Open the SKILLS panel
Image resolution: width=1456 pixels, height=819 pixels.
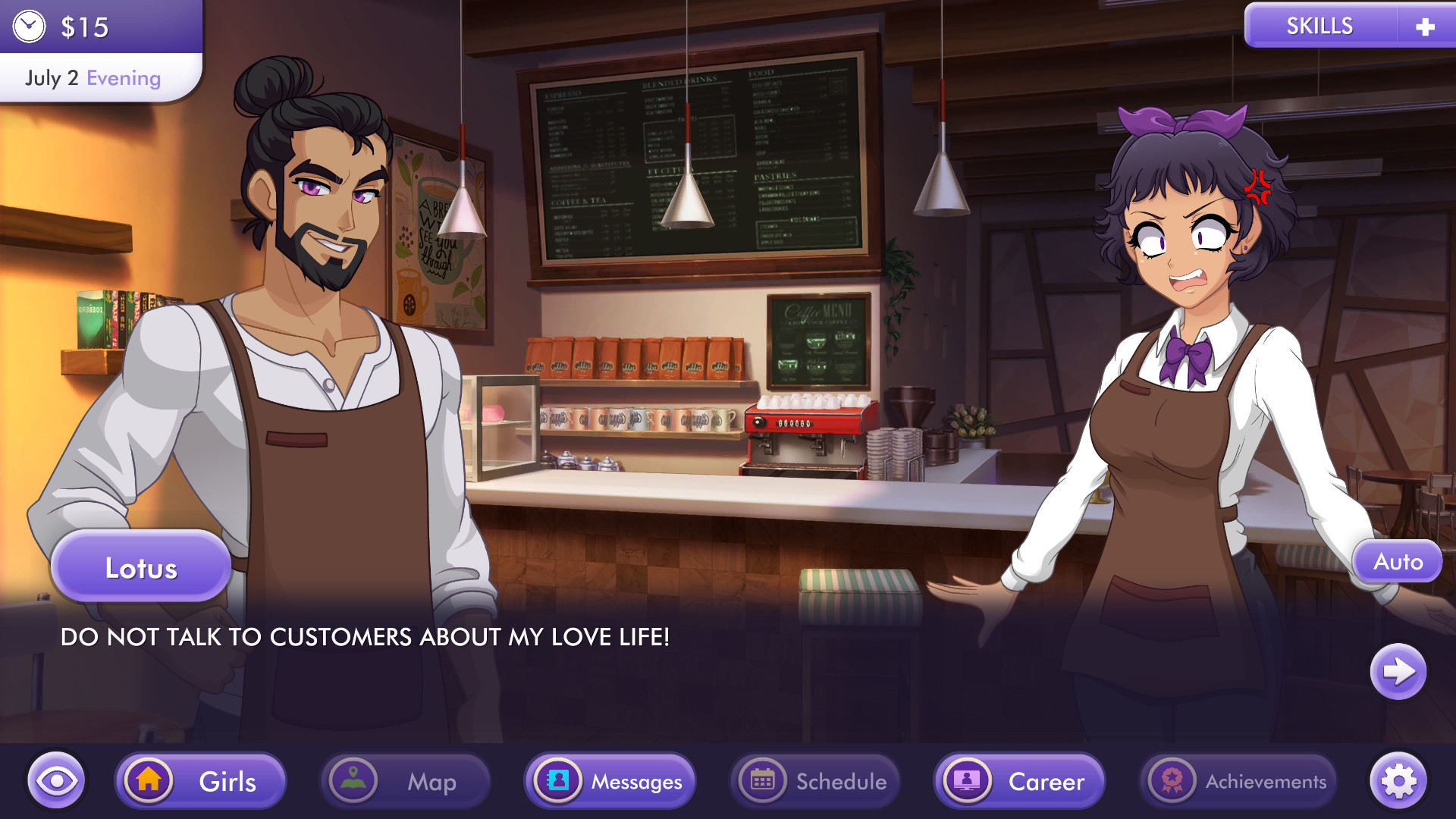[x=1319, y=25]
